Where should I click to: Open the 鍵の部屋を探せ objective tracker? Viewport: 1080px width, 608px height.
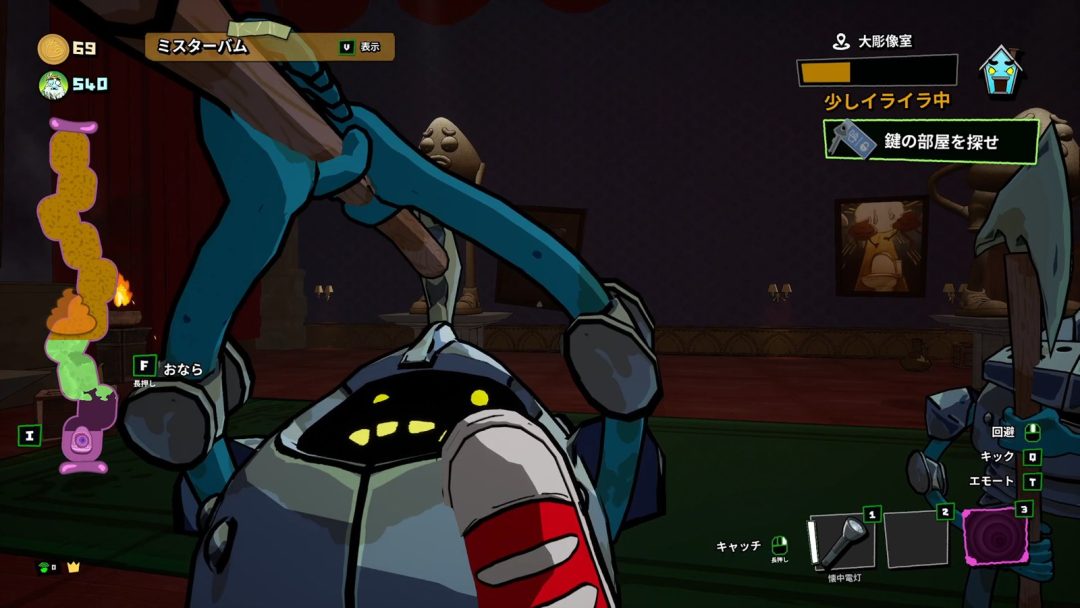coord(930,141)
